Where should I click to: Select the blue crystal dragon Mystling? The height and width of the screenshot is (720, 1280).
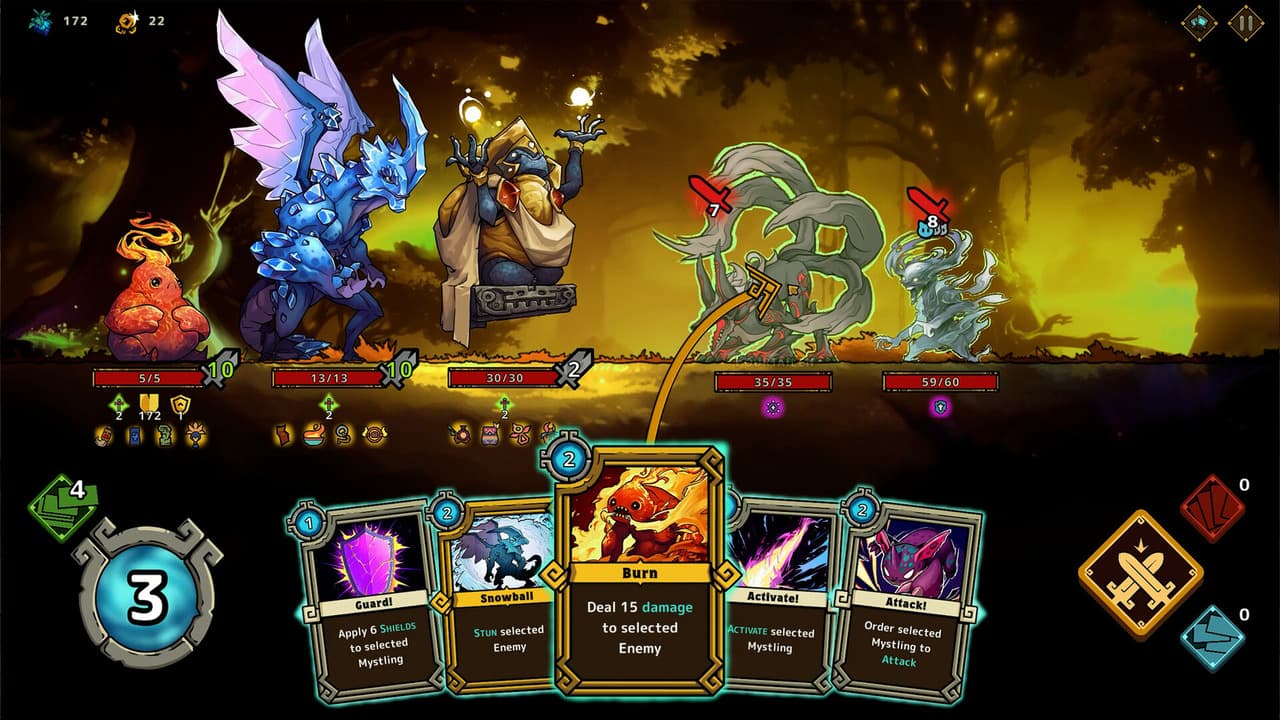point(320,220)
